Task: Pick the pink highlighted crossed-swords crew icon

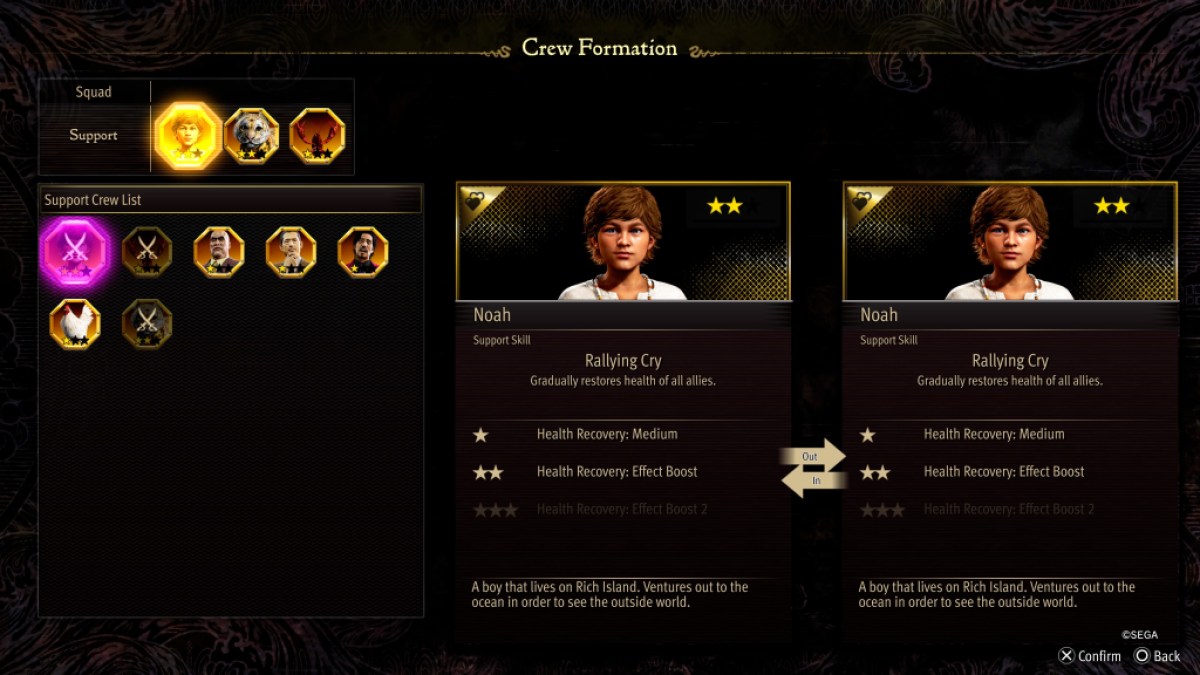Action: 75,252
